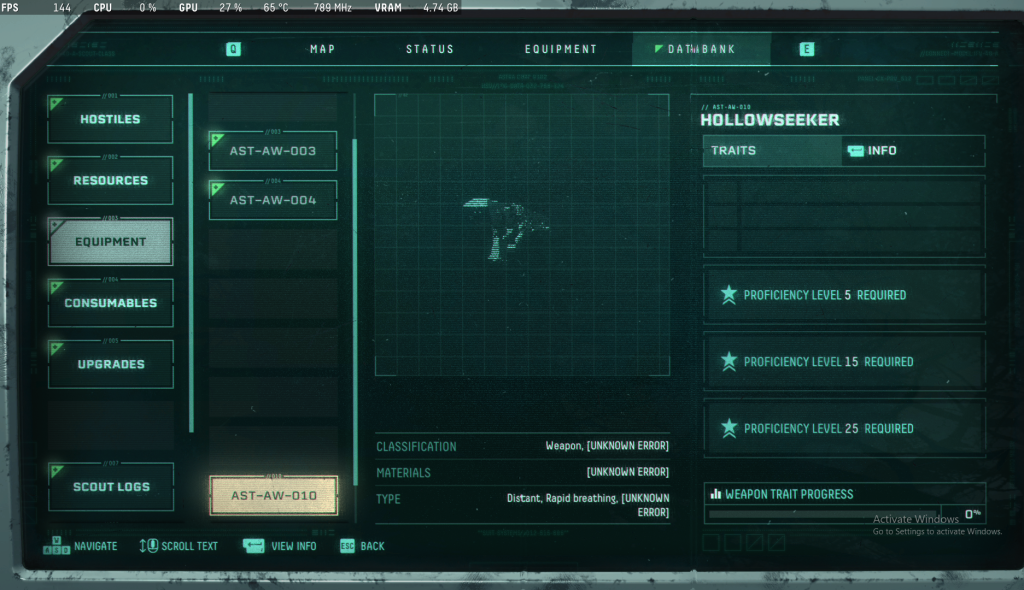
Task: Switch to the Status tab
Action: point(430,49)
